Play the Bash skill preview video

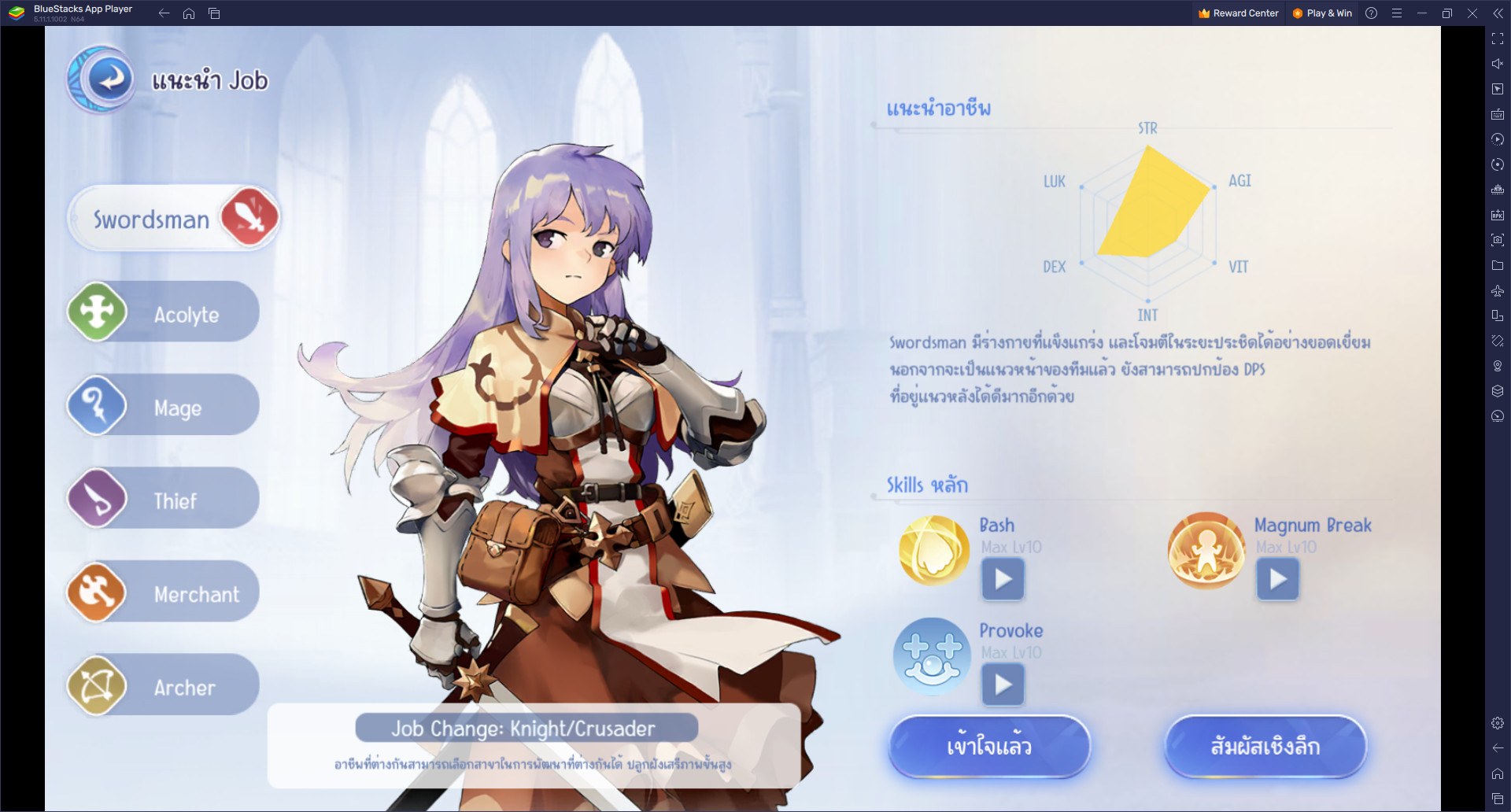pyautogui.click(x=1003, y=580)
